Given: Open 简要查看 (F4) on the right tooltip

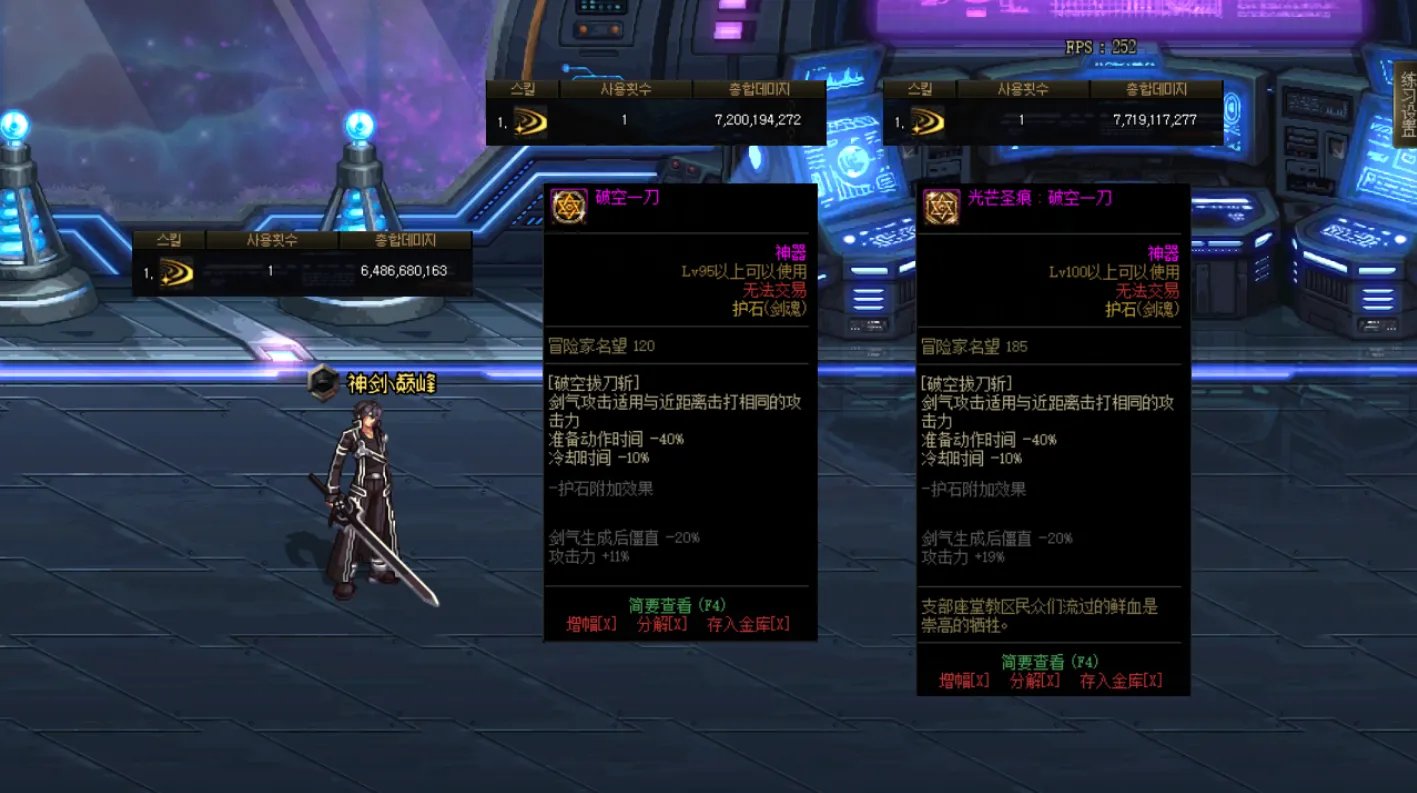Looking at the screenshot, I should (x=1048, y=661).
